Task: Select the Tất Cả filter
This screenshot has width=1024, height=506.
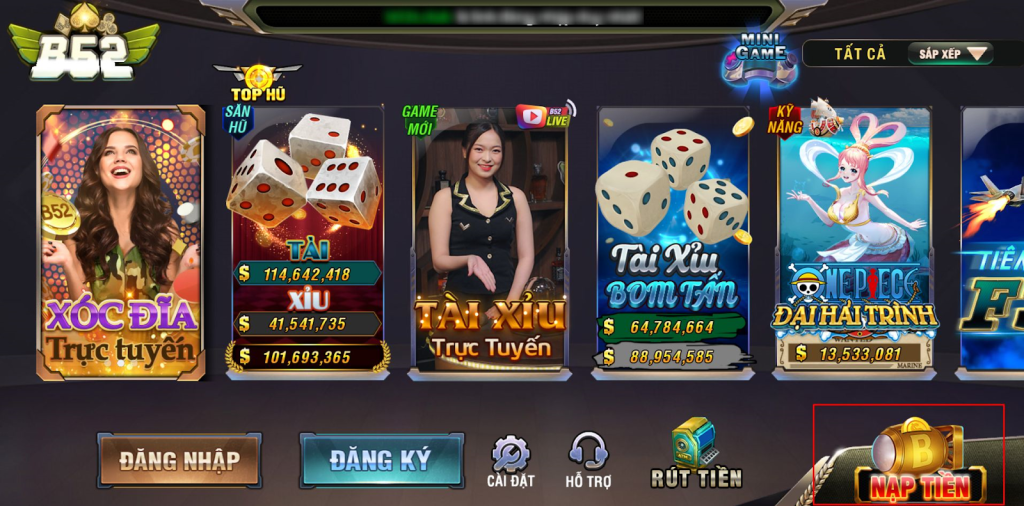Action: click(x=860, y=54)
